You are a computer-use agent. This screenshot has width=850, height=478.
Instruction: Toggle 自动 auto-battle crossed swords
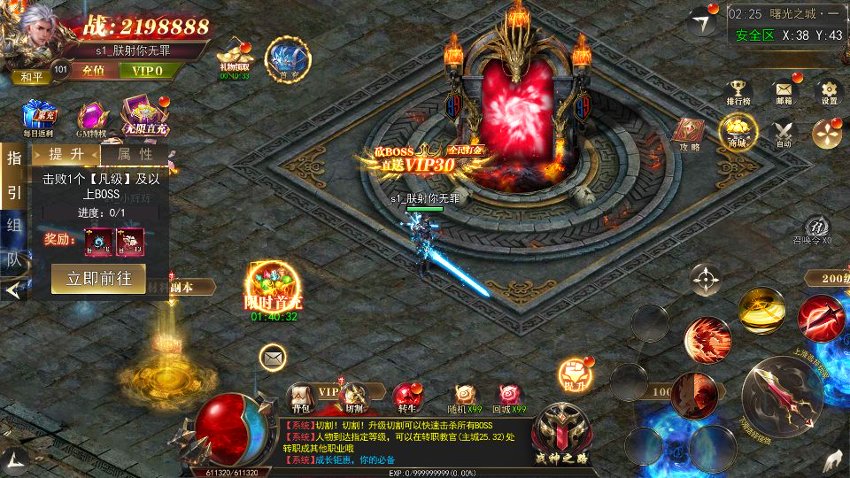pos(782,132)
